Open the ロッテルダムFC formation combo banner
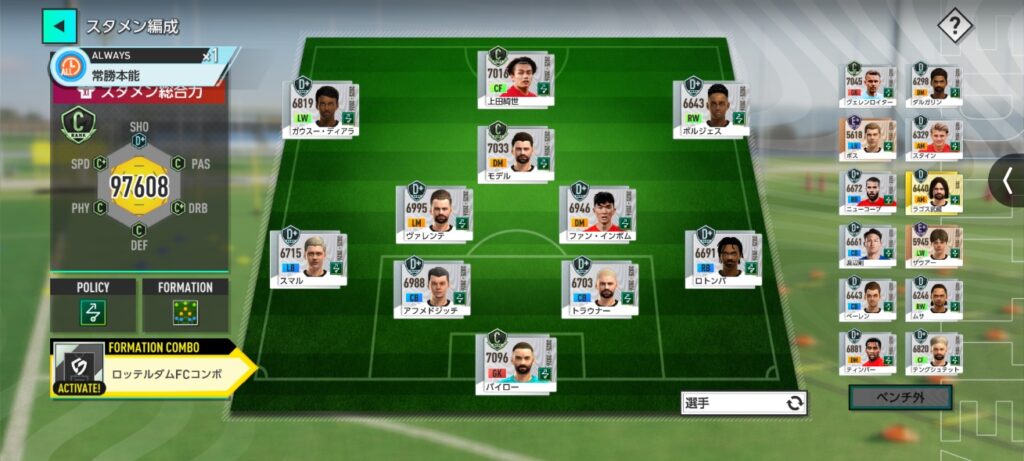Viewport: 1024px width, 461px height. [150, 369]
